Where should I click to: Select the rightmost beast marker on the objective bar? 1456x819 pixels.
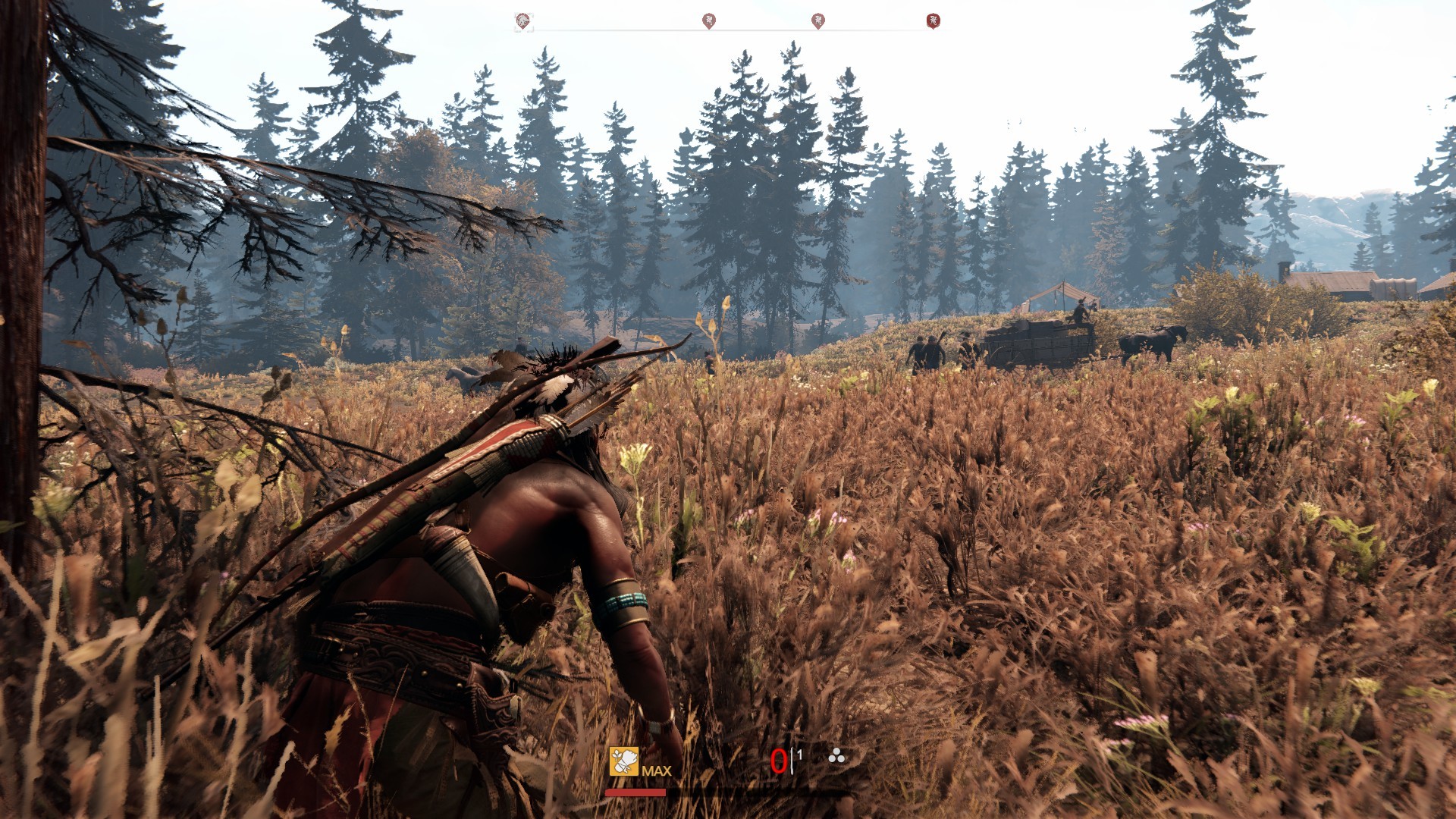pos(932,20)
